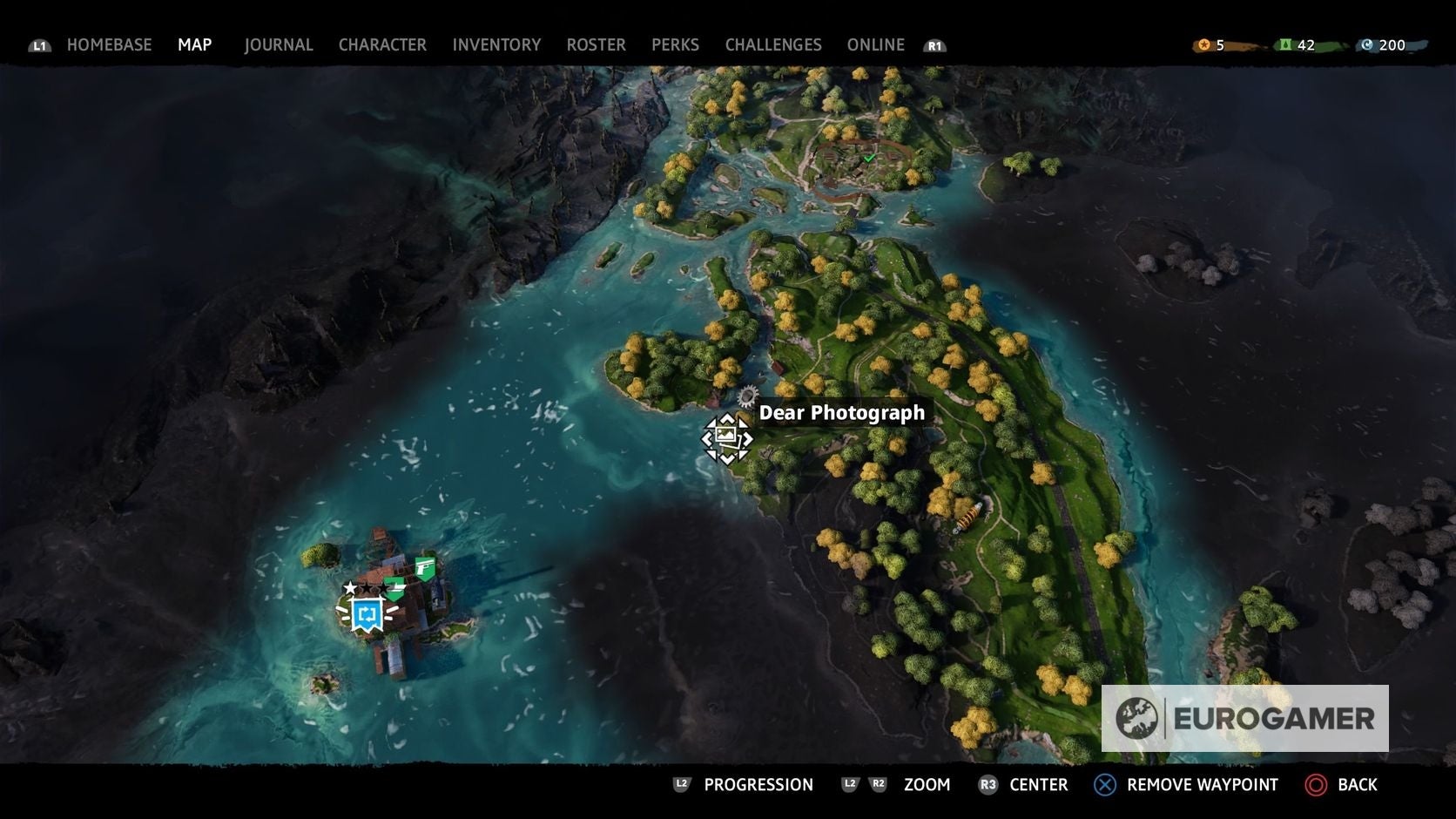Click the green pistol weapon icon near the outpost
Screen dimensions: 1456x819
(425, 568)
